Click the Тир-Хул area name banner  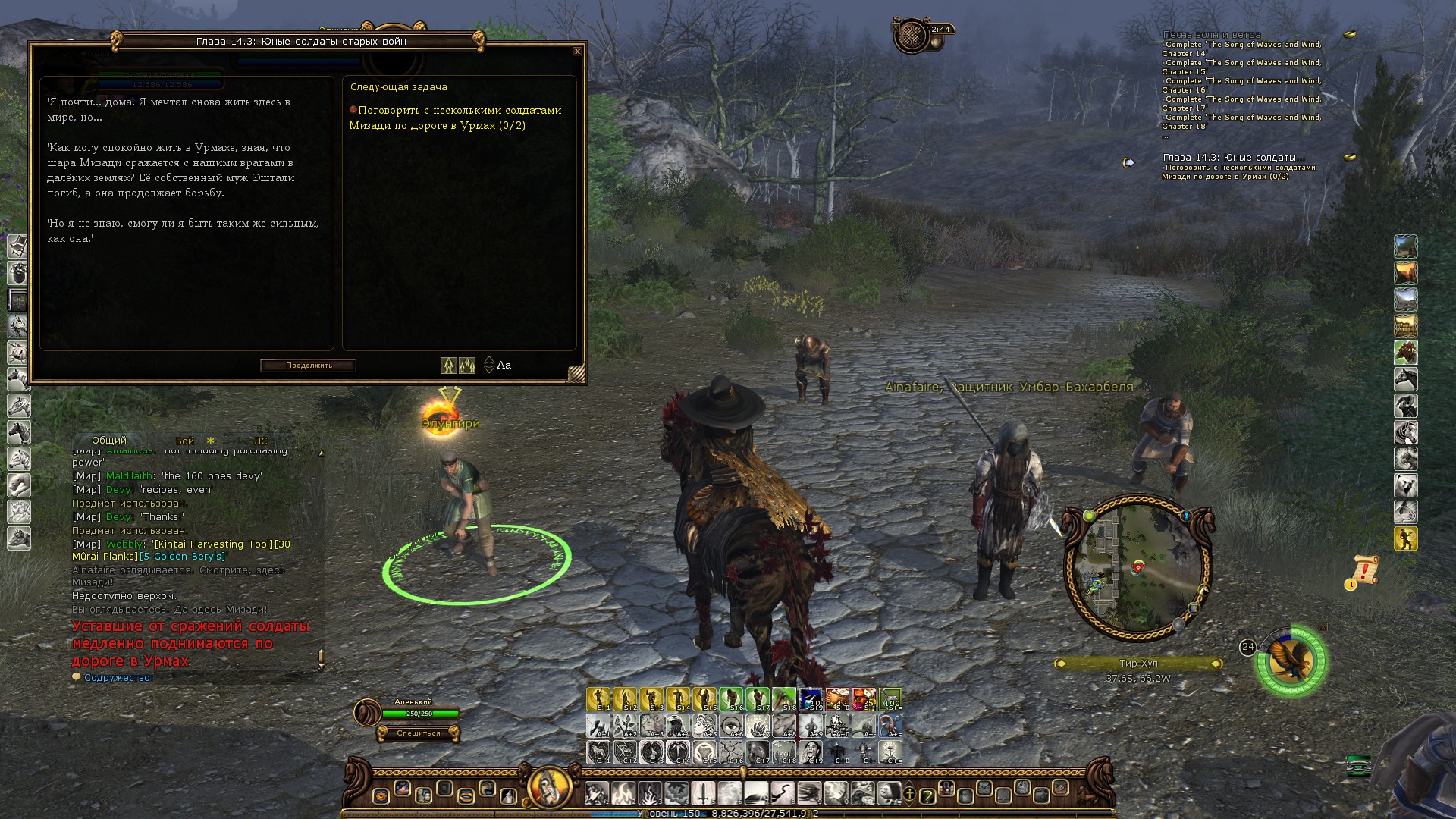[1138, 664]
